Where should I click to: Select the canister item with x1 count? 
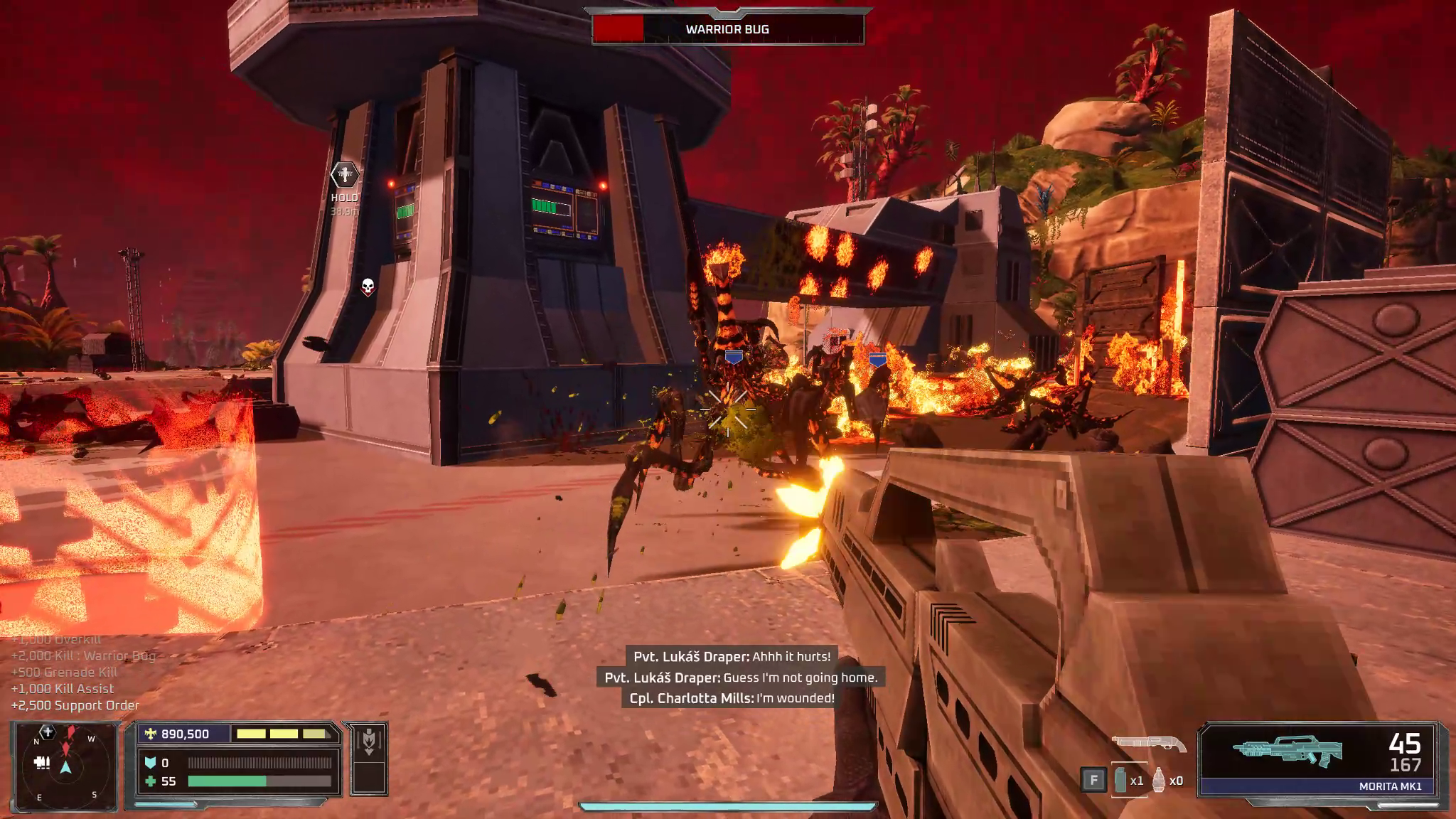tap(1121, 780)
